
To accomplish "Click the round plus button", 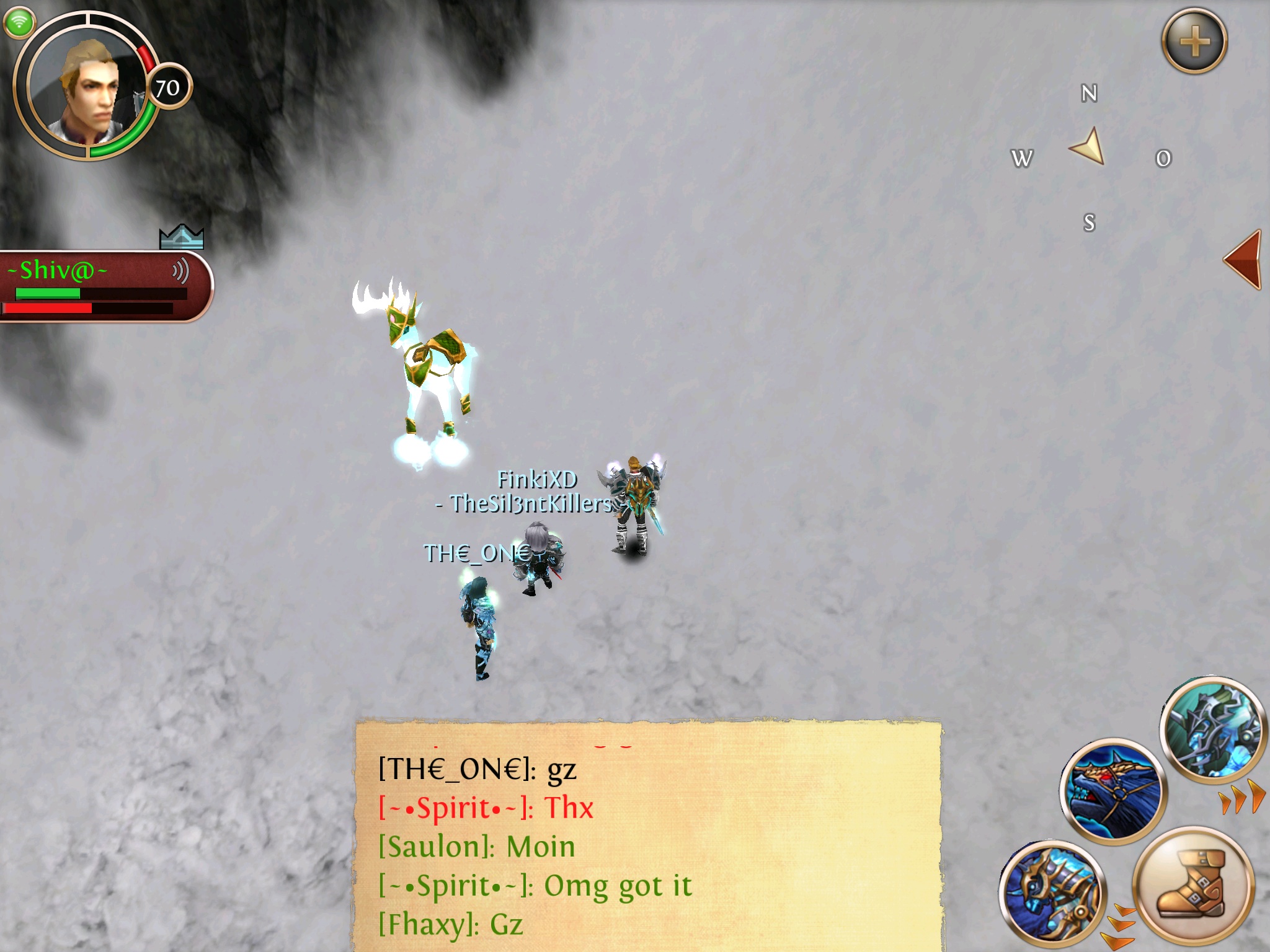I will pyautogui.click(x=1194, y=42).
